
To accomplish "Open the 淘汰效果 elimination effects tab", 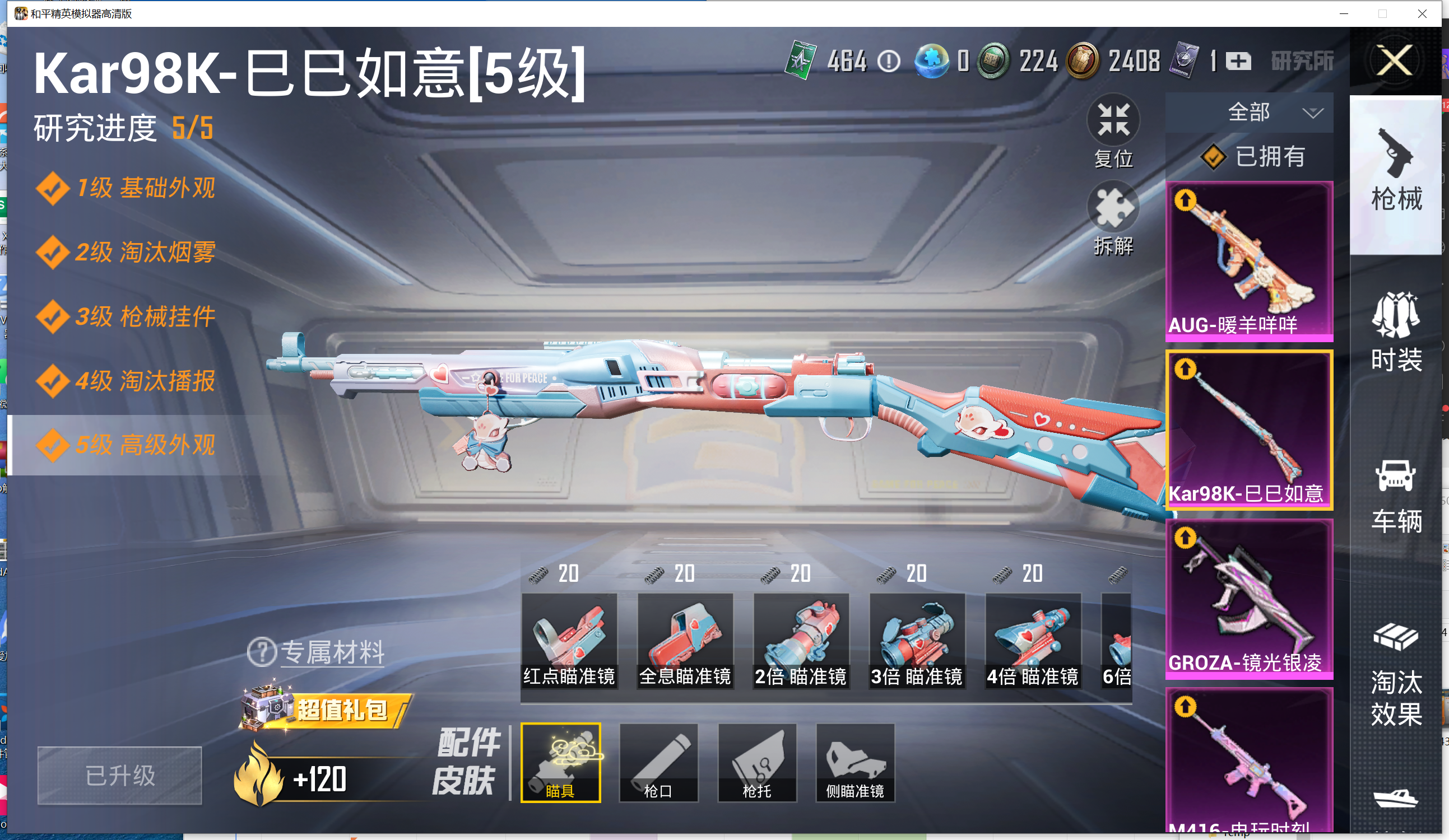I will click(1396, 675).
